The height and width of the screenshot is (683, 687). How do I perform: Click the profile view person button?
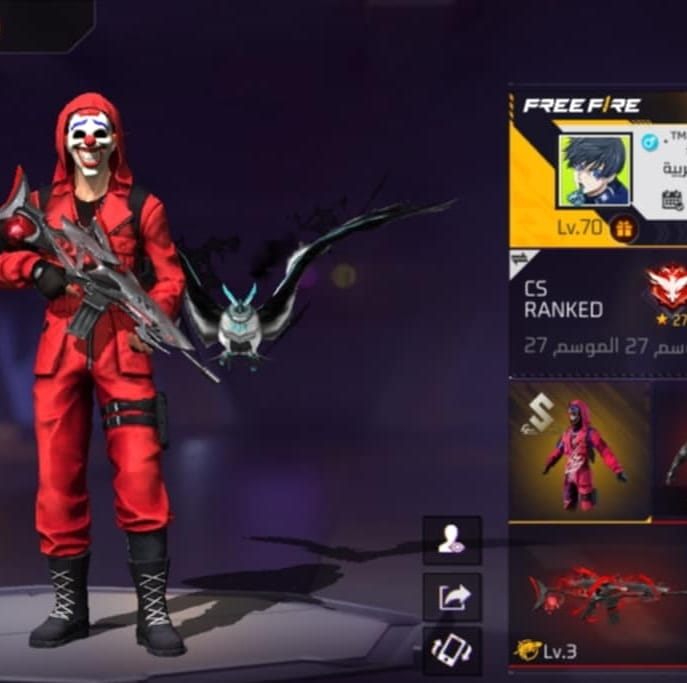(x=451, y=541)
